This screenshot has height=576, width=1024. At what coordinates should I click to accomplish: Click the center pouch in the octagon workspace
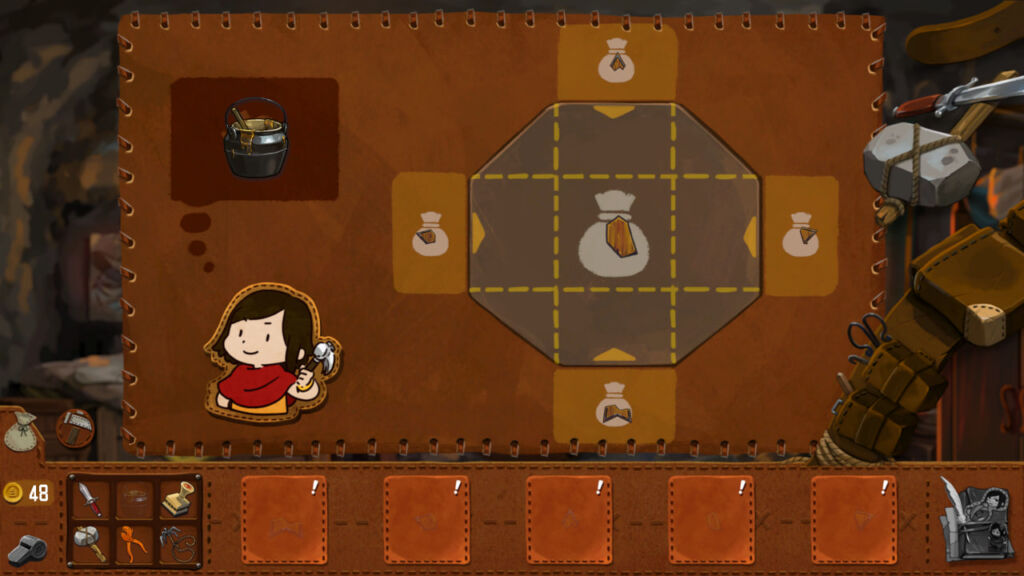pos(614,234)
